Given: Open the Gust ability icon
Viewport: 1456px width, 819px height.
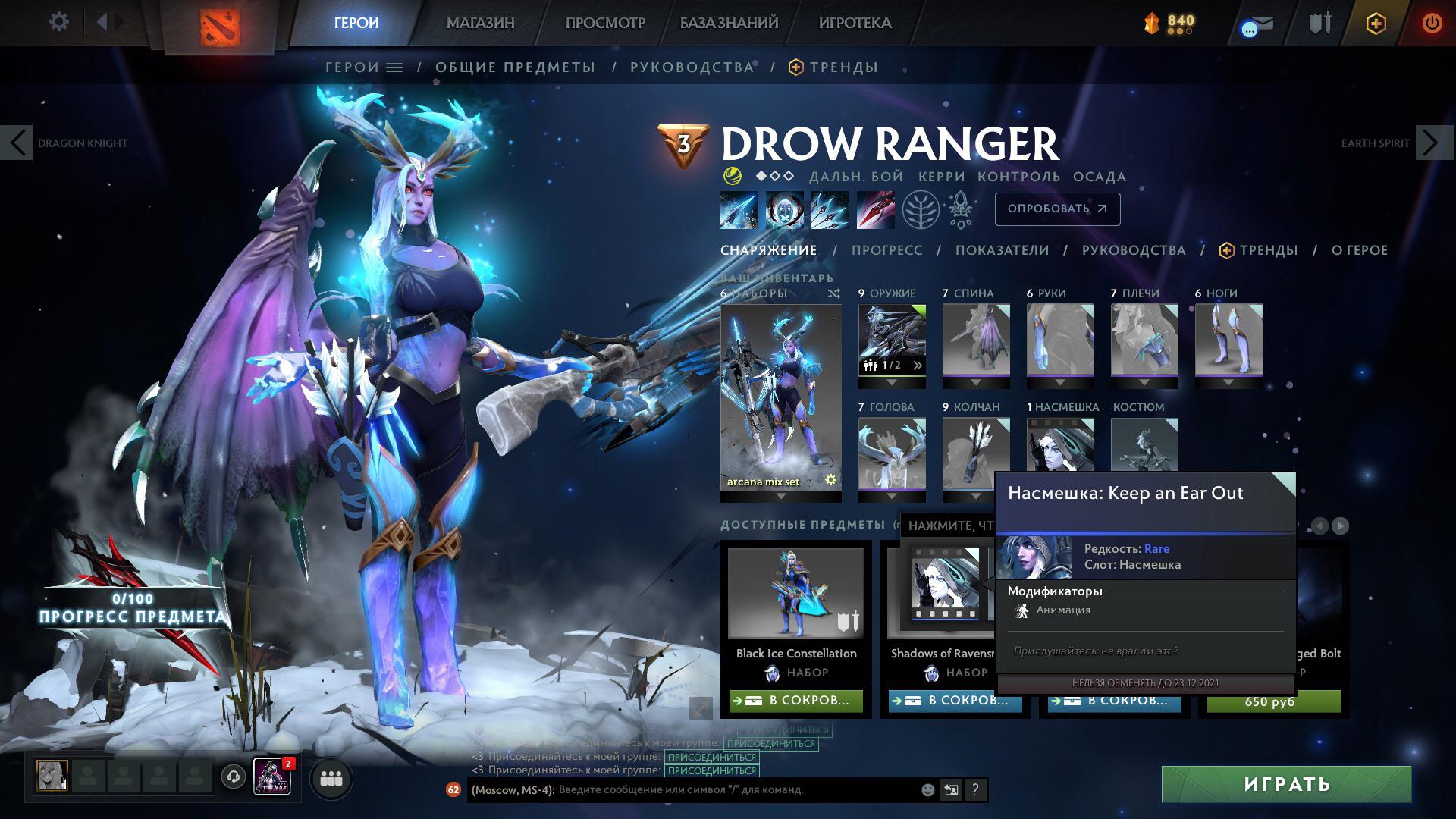Looking at the screenshot, I should tap(785, 210).
